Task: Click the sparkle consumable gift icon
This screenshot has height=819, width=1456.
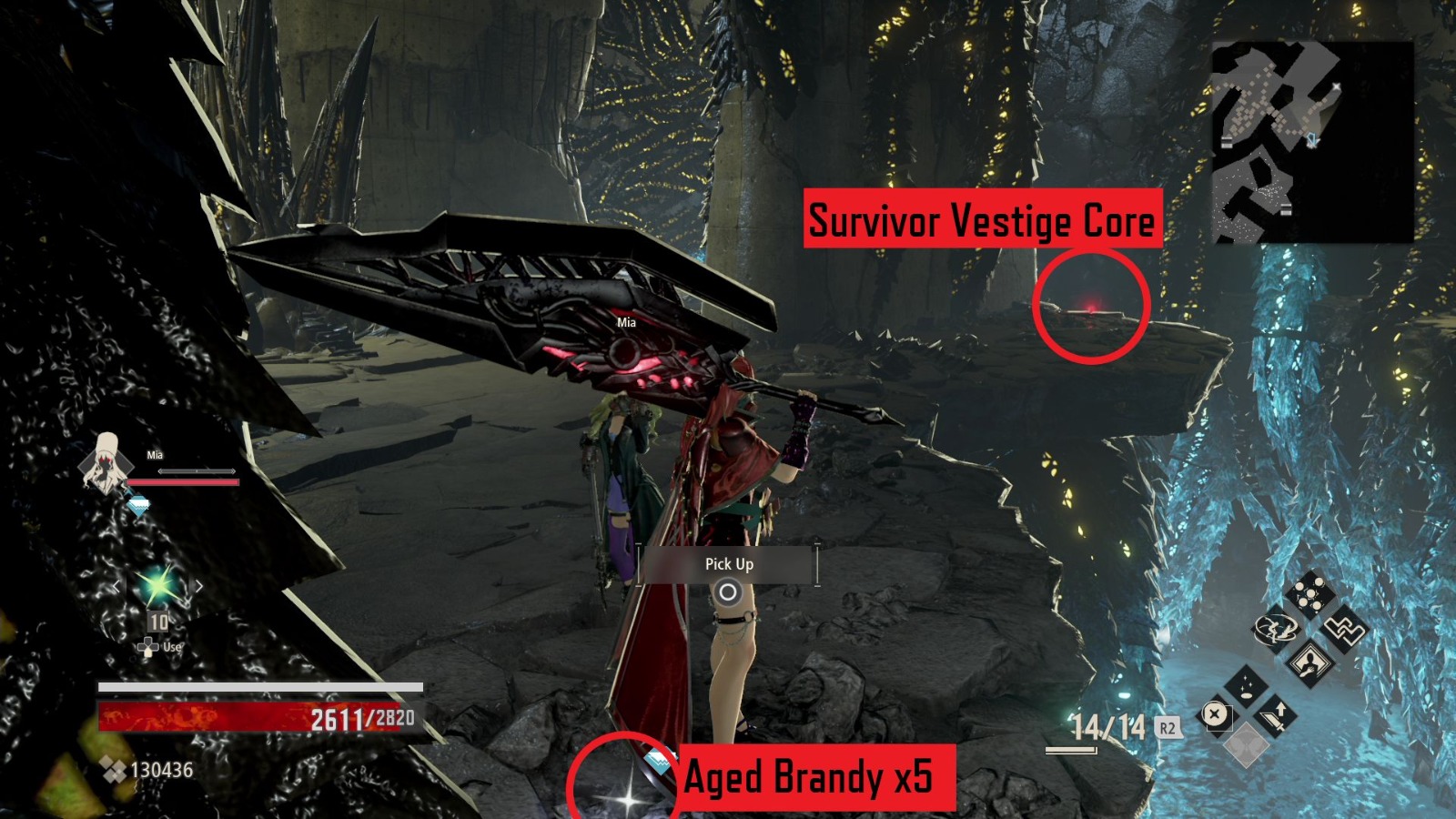Action: coord(1247,686)
